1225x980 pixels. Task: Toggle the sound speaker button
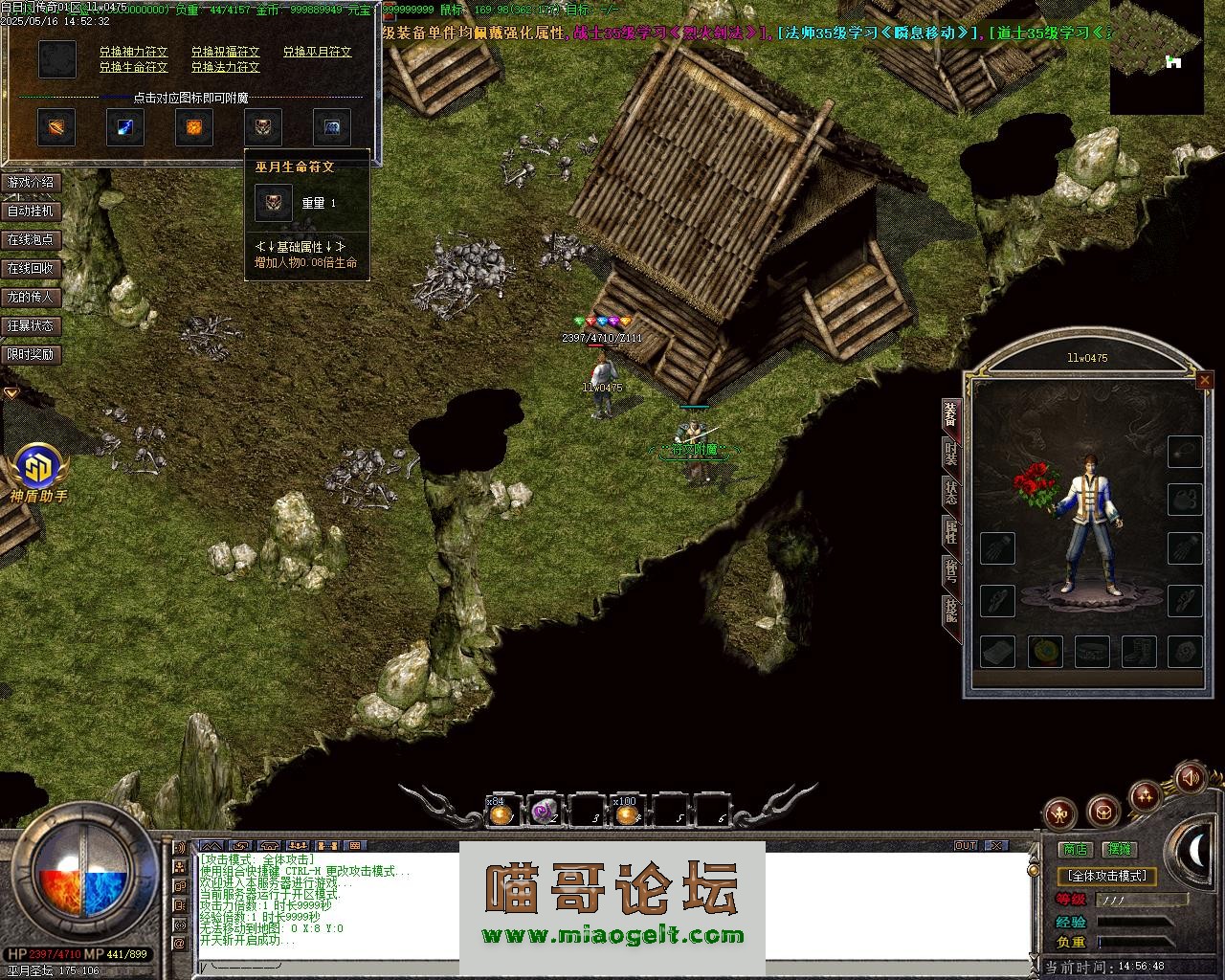1190,778
